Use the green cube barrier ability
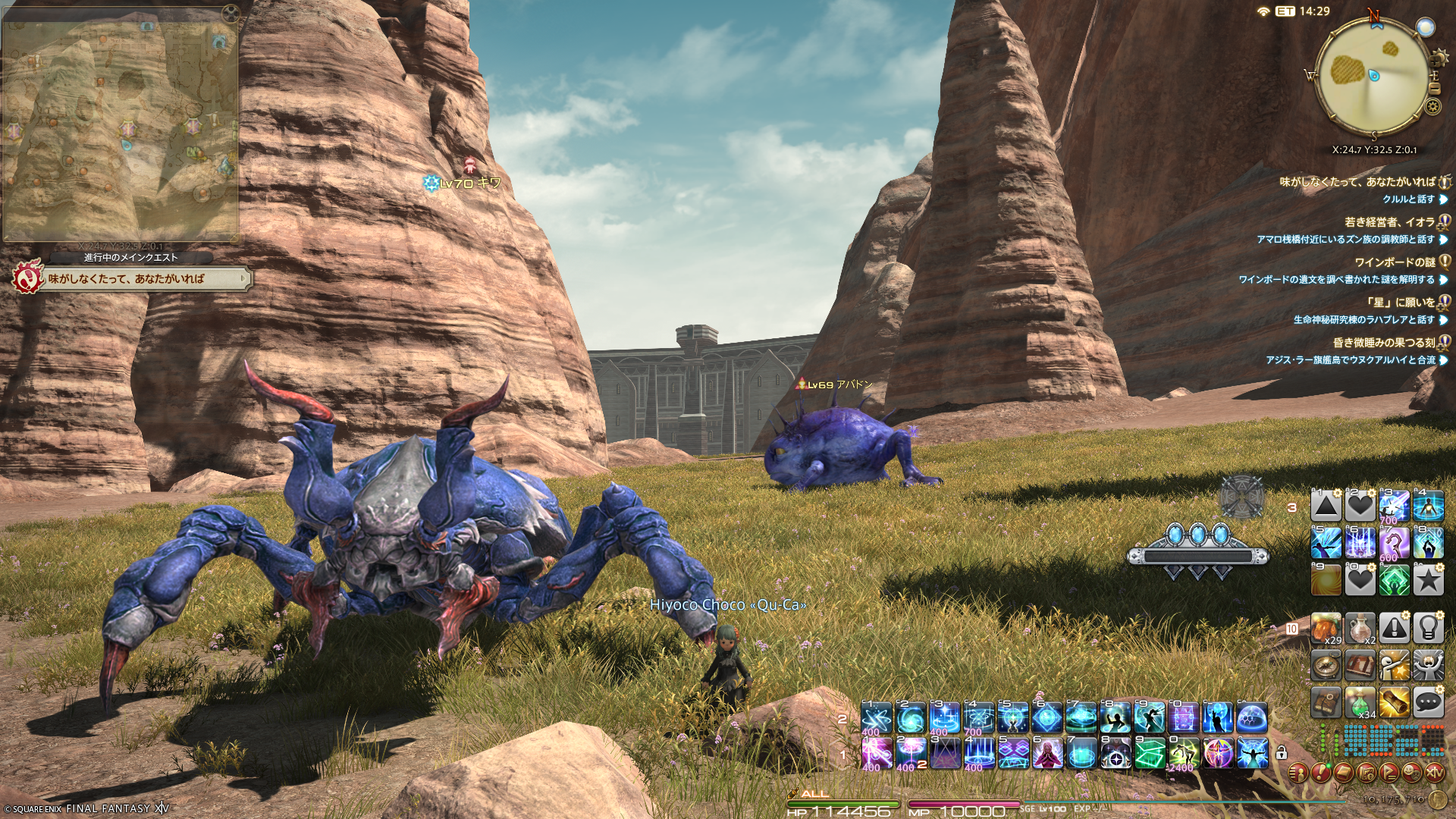 (x=1150, y=754)
